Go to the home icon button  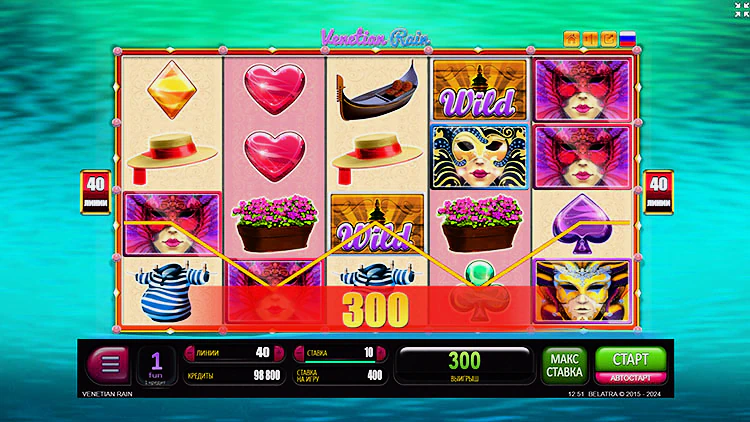[x=572, y=39]
